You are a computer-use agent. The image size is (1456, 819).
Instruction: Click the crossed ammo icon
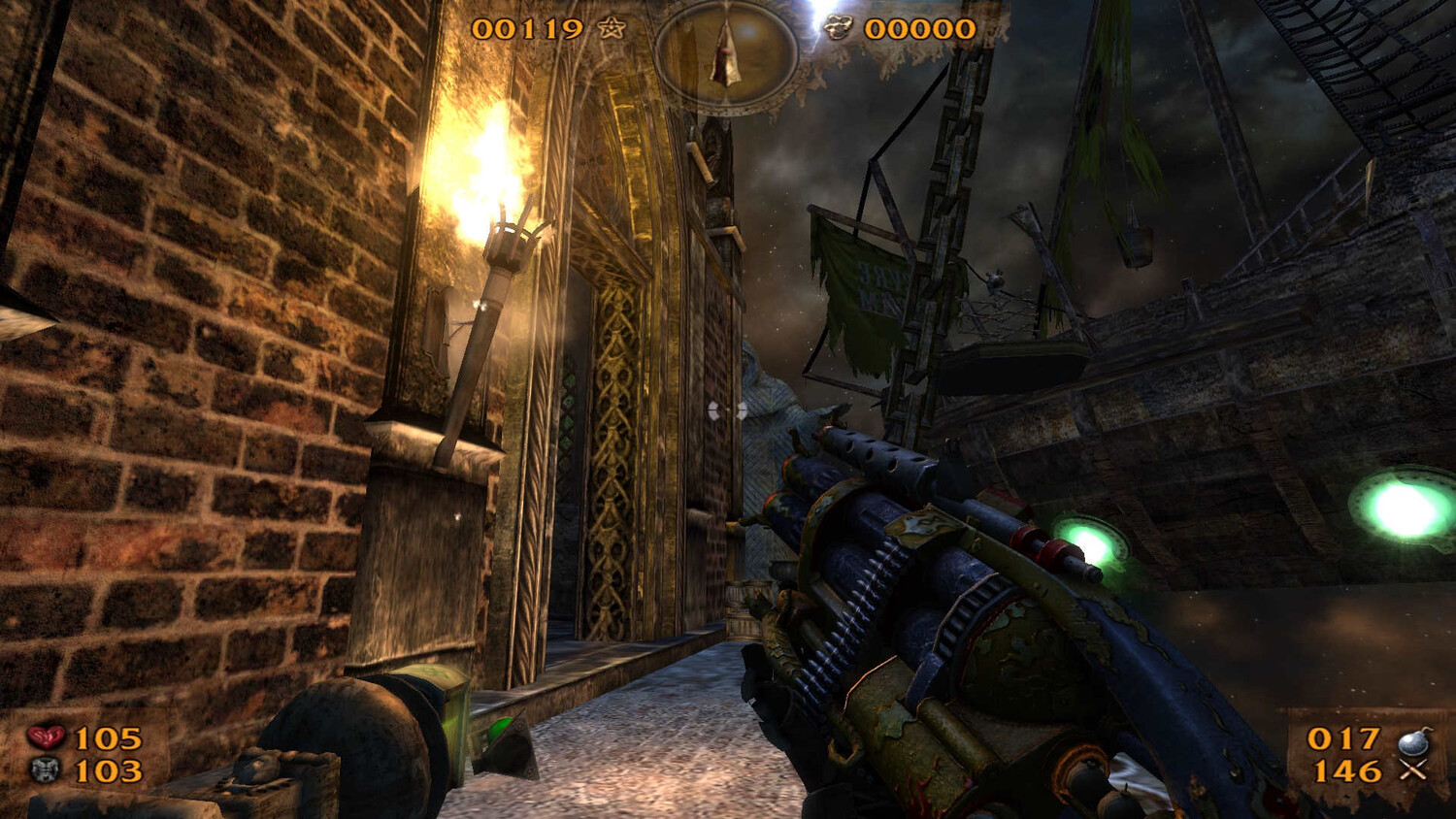pyautogui.click(x=1413, y=772)
